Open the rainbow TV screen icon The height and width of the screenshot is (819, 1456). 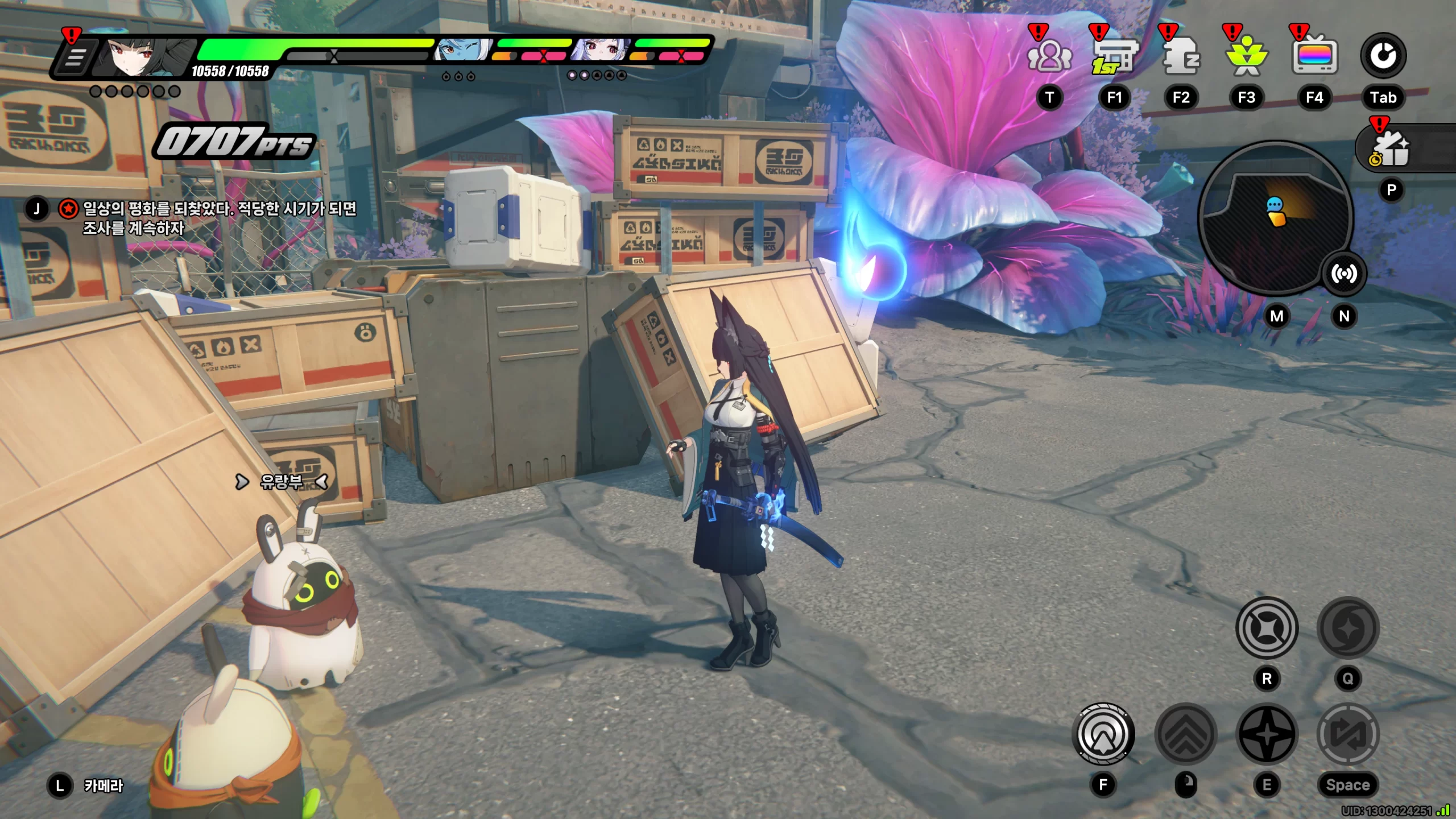[1314, 56]
